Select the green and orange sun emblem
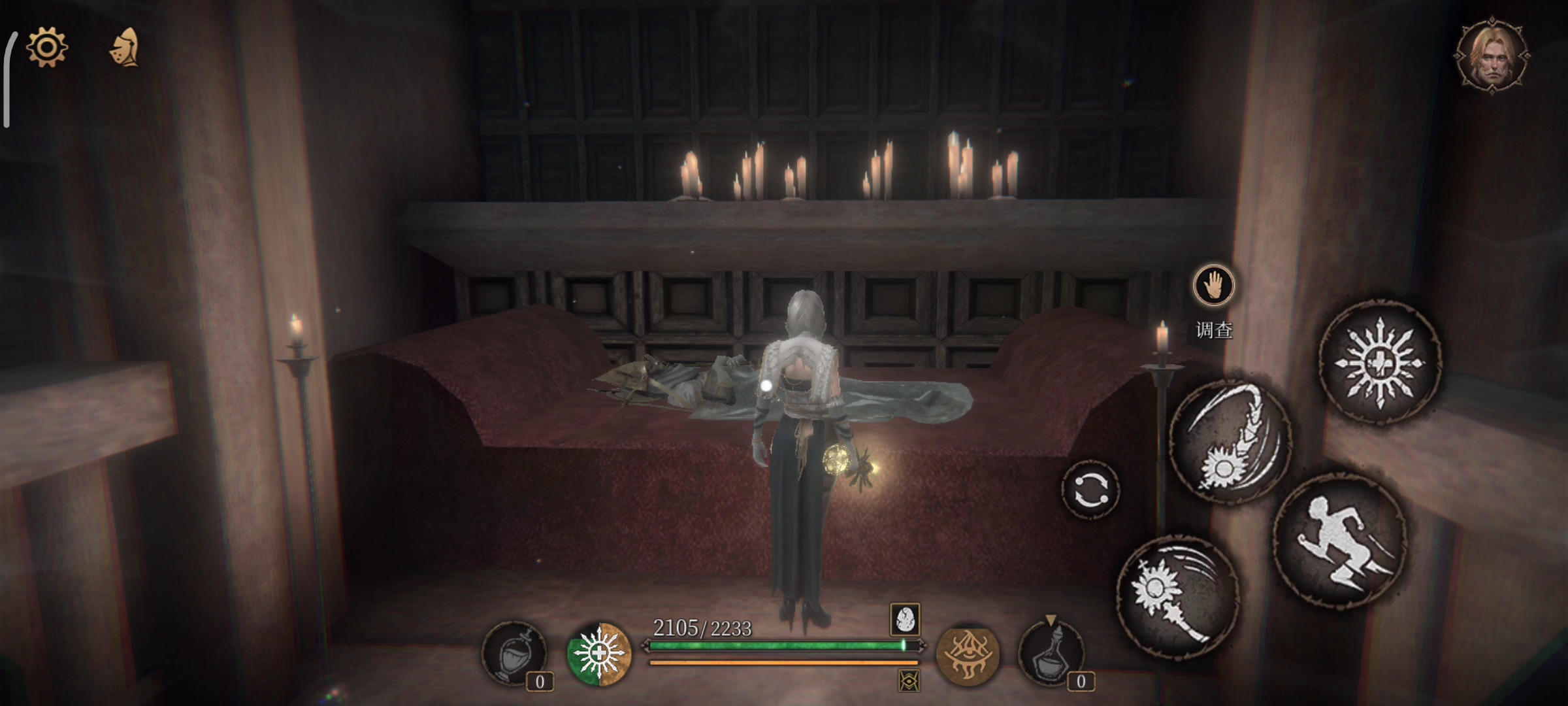The width and height of the screenshot is (1568, 706). (598, 654)
